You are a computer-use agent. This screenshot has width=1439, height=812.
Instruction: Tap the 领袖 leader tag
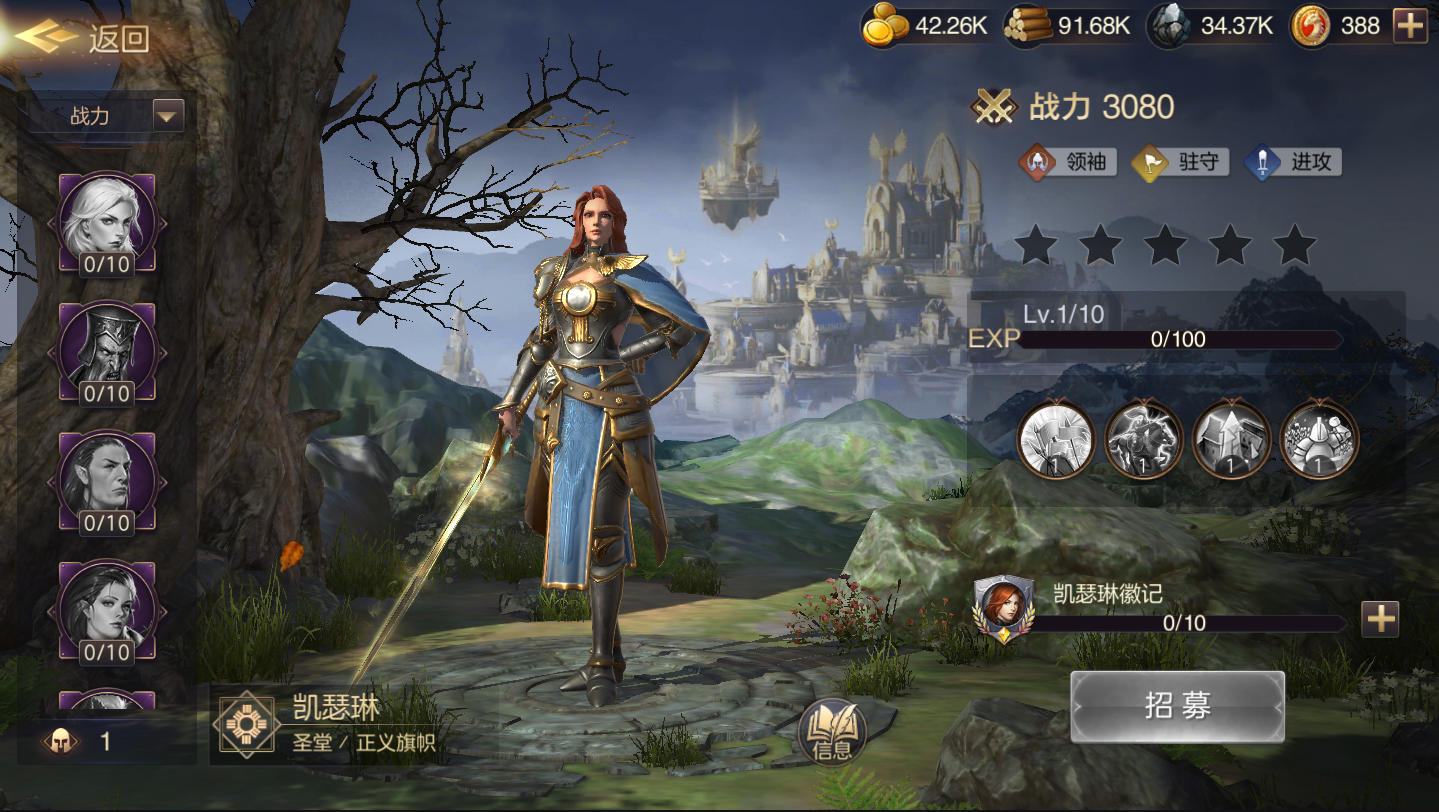(1068, 162)
